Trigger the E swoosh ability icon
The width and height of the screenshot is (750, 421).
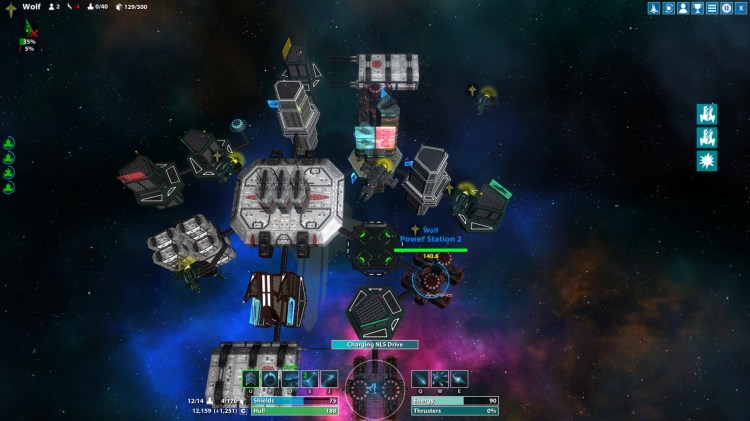459,378
